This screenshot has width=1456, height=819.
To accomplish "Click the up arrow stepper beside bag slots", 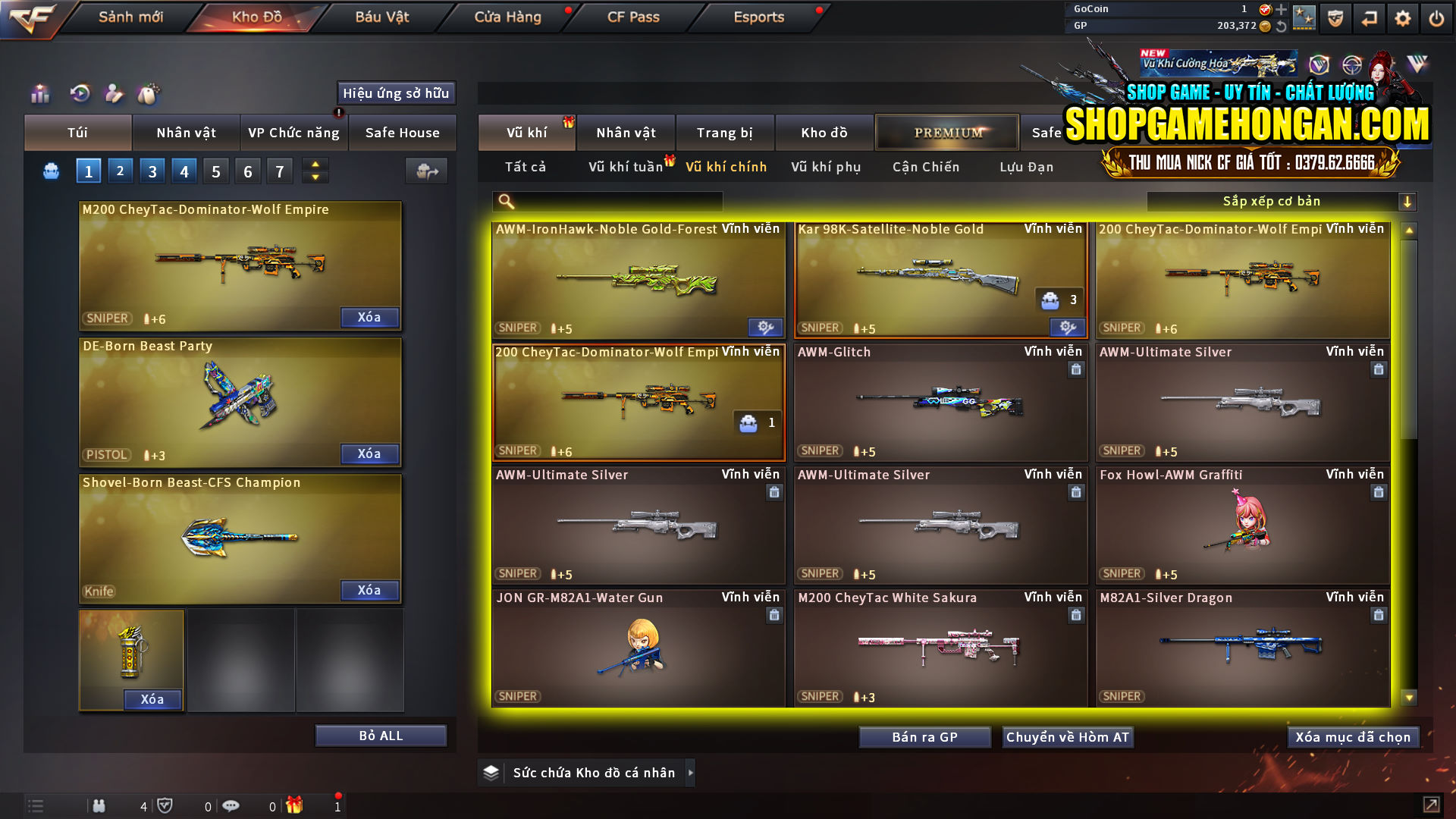I will 315,164.
